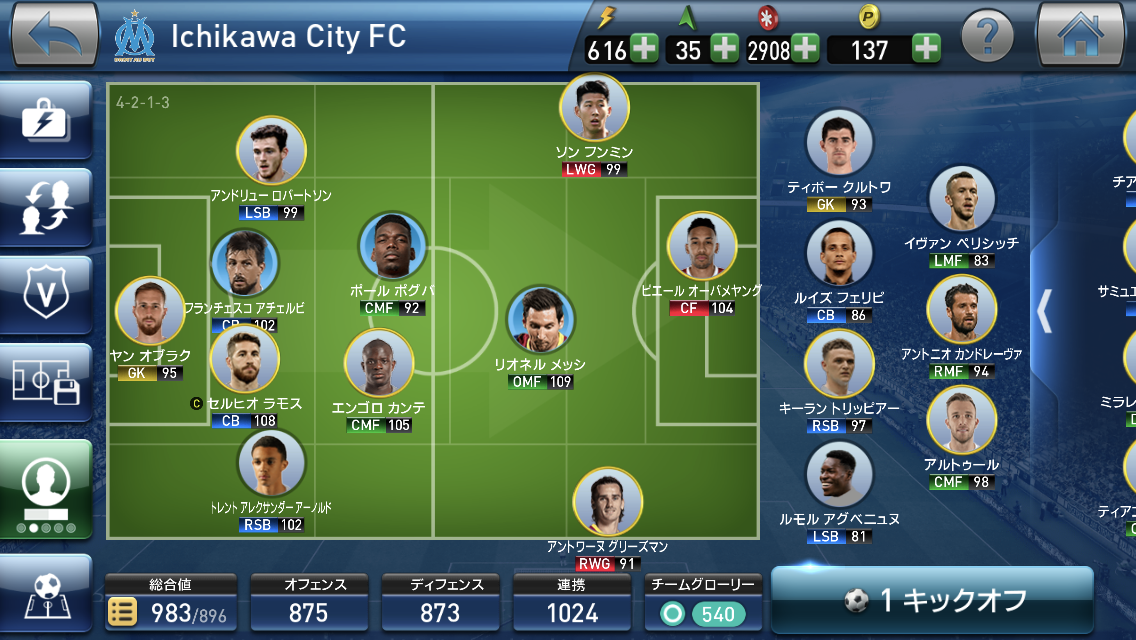Open the question mark help button

point(987,37)
